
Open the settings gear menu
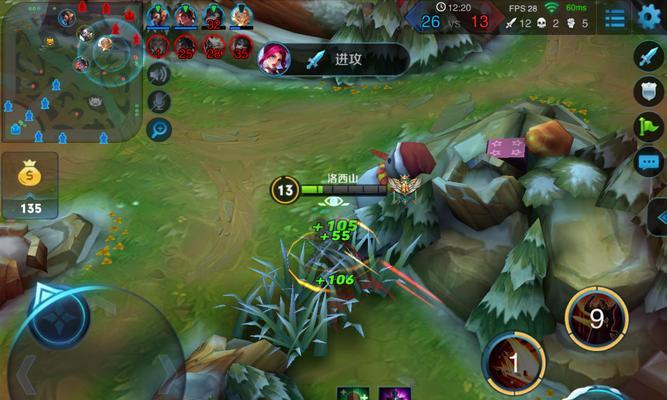pyautogui.click(x=650, y=17)
